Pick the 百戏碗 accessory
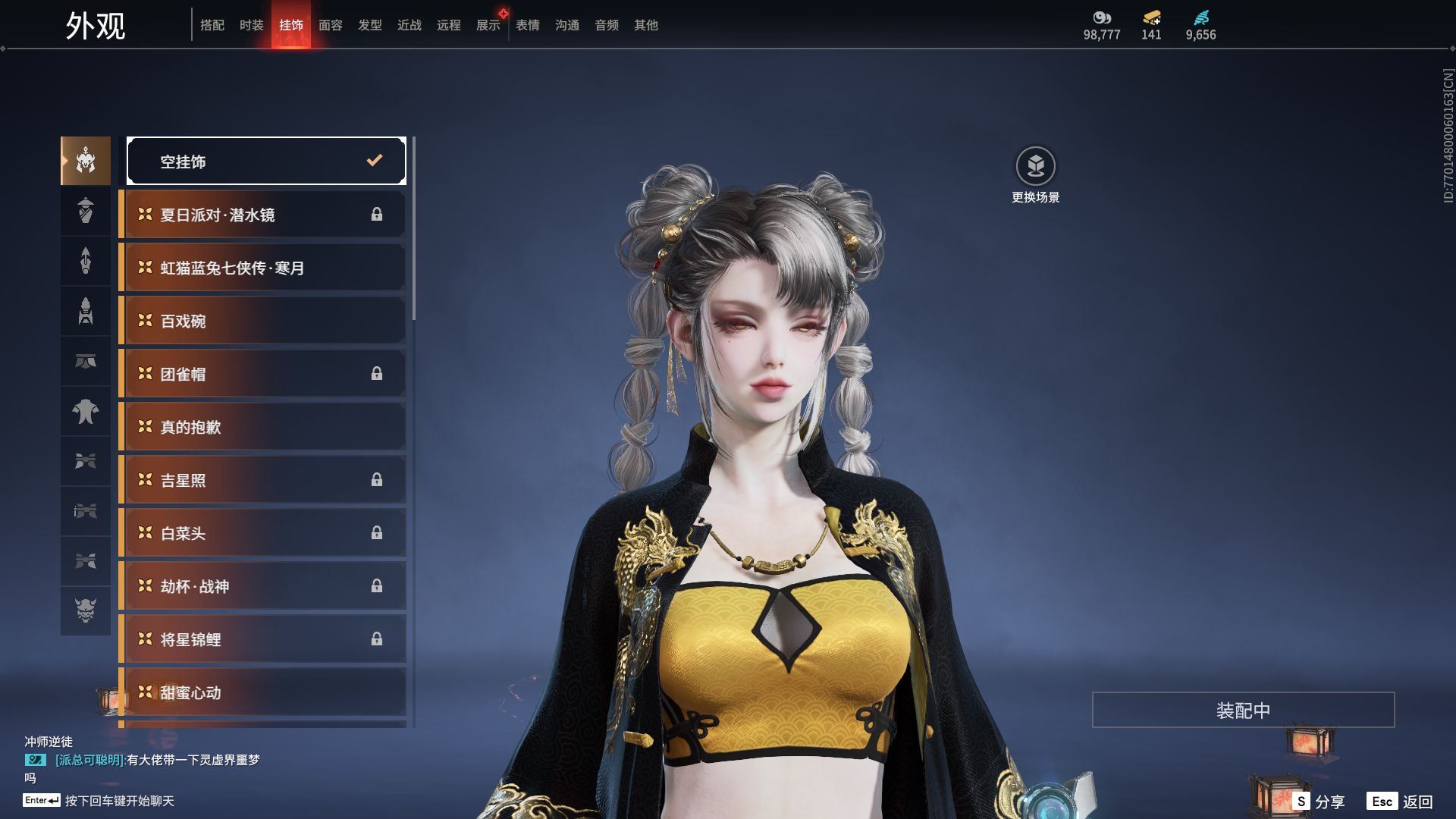Screen dimensions: 1456x819 (x=262, y=321)
